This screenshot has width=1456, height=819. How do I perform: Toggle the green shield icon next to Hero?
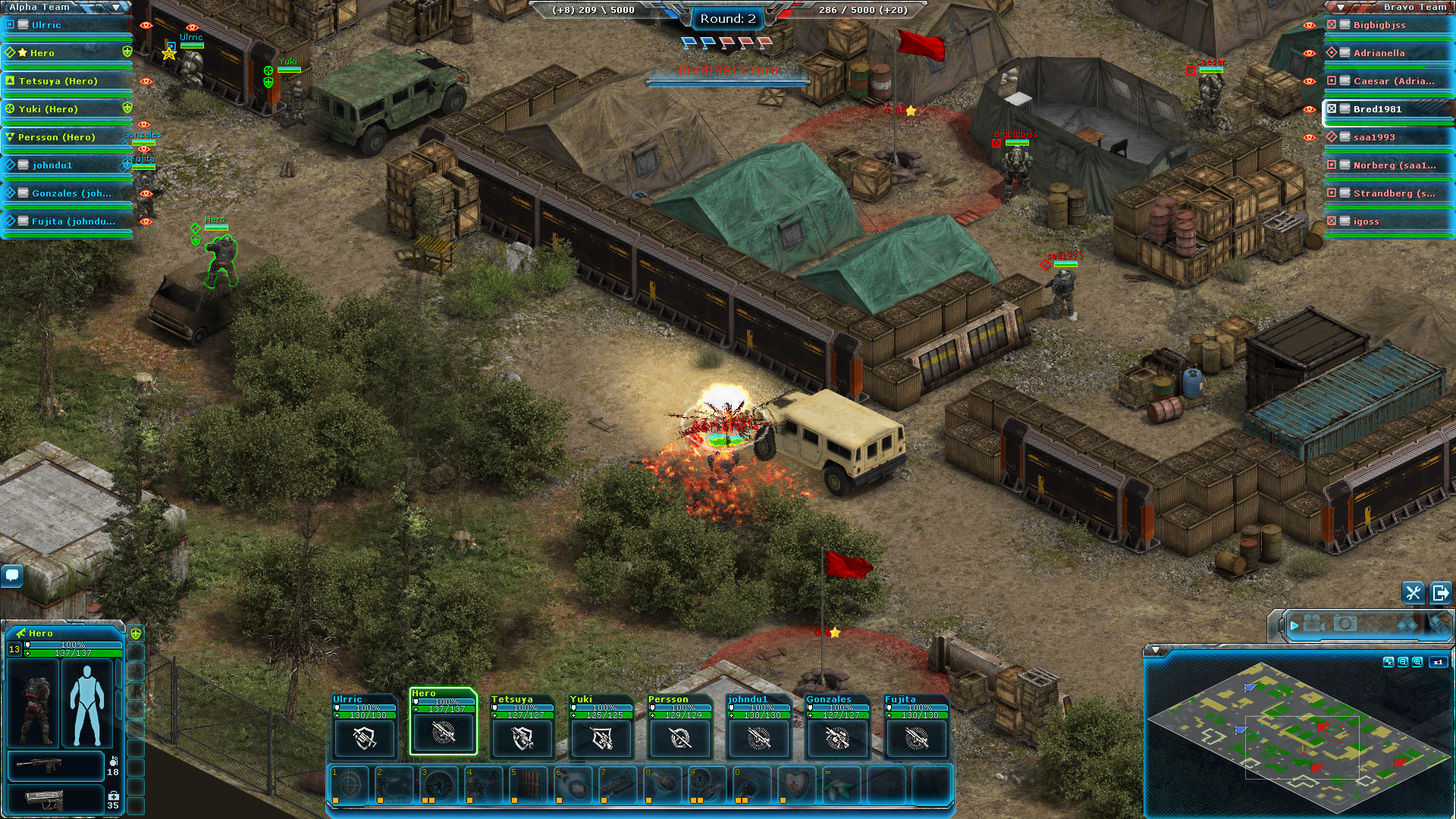pyautogui.click(x=128, y=53)
